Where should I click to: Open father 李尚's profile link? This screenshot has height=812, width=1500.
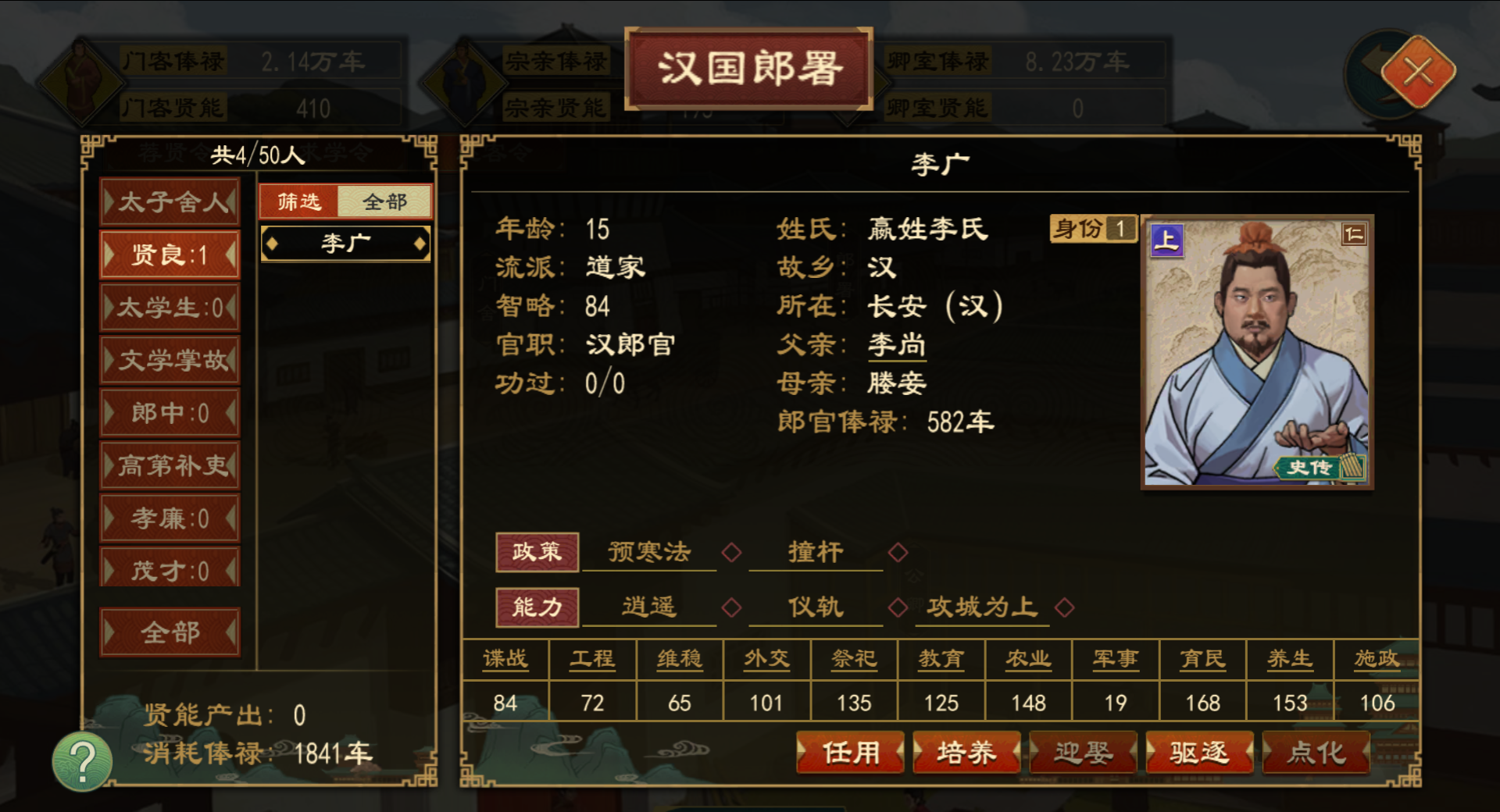[897, 344]
